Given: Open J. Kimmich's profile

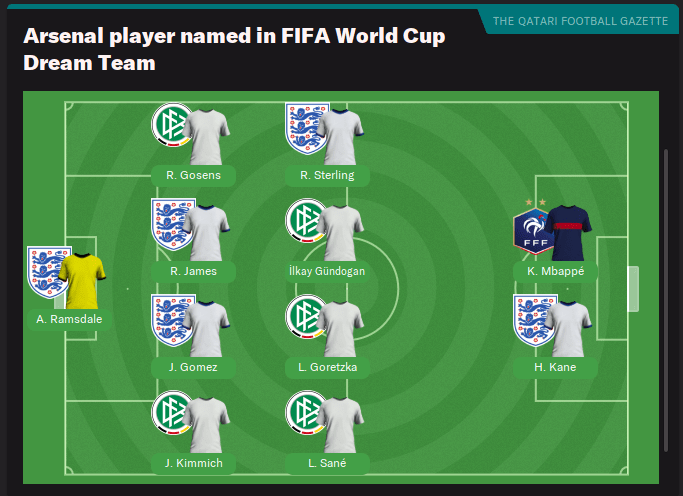Looking at the screenshot, I should [194, 463].
